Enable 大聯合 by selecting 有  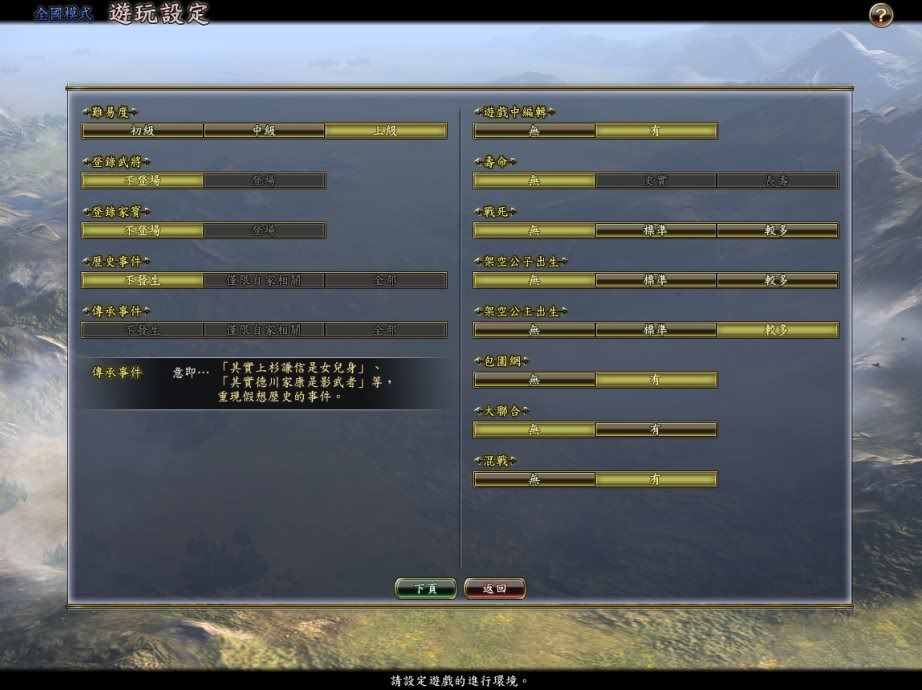coord(655,429)
